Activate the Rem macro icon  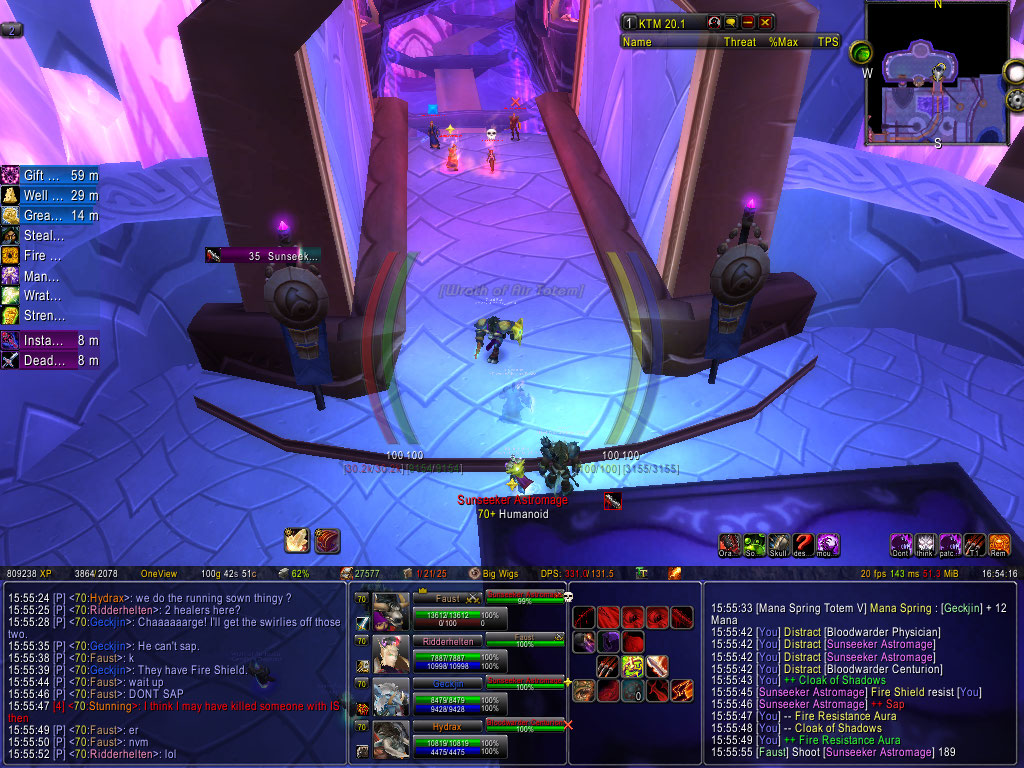pos(999,545)
